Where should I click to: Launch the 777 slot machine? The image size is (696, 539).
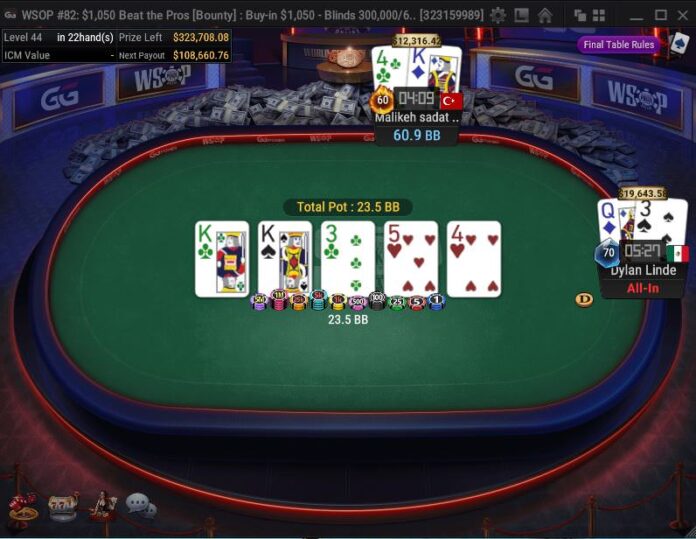pyautogui.click(x=62, y=506)
